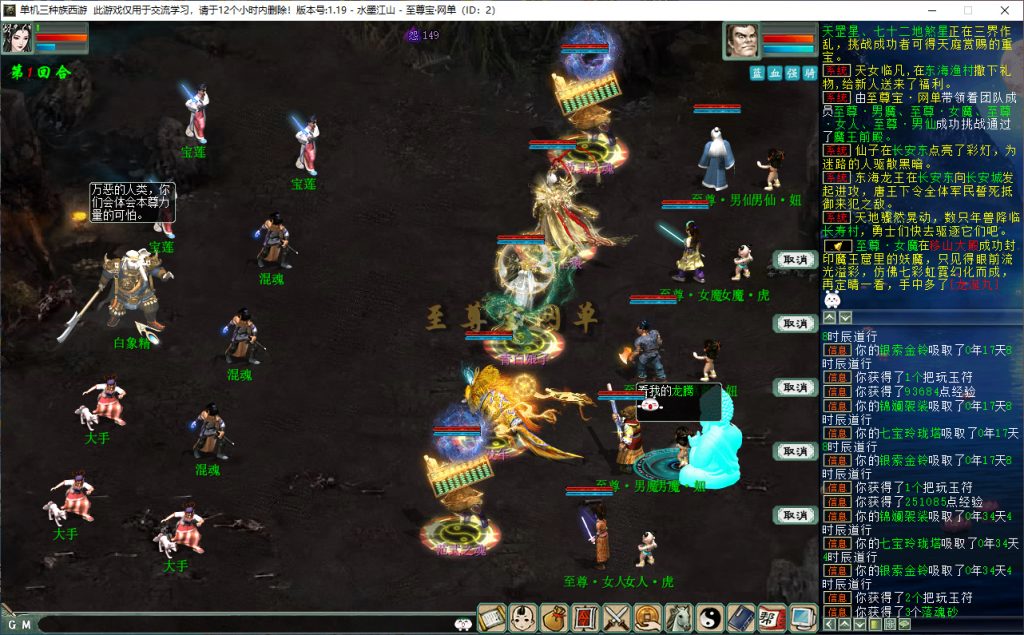Select the crossed swords icon
Image resolution: width=1024 pixels, height=635 pixels.
coord(616,618)
